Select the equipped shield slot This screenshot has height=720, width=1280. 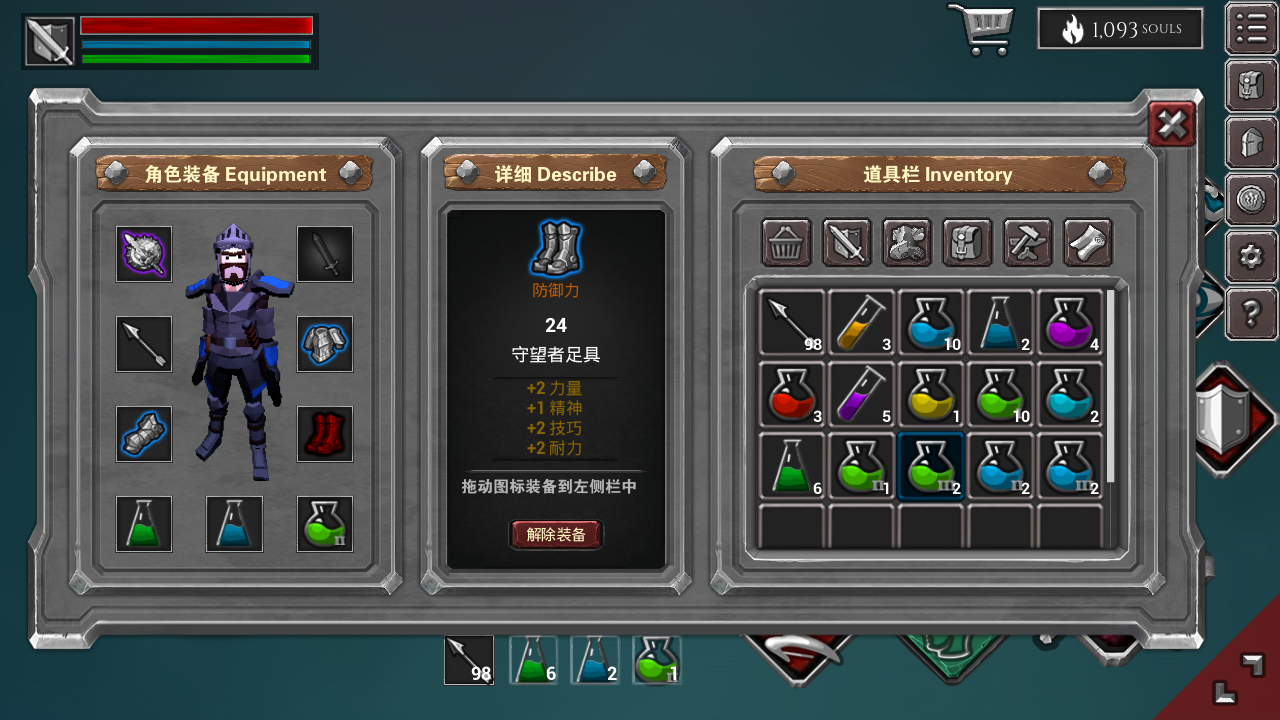(143, 253)
